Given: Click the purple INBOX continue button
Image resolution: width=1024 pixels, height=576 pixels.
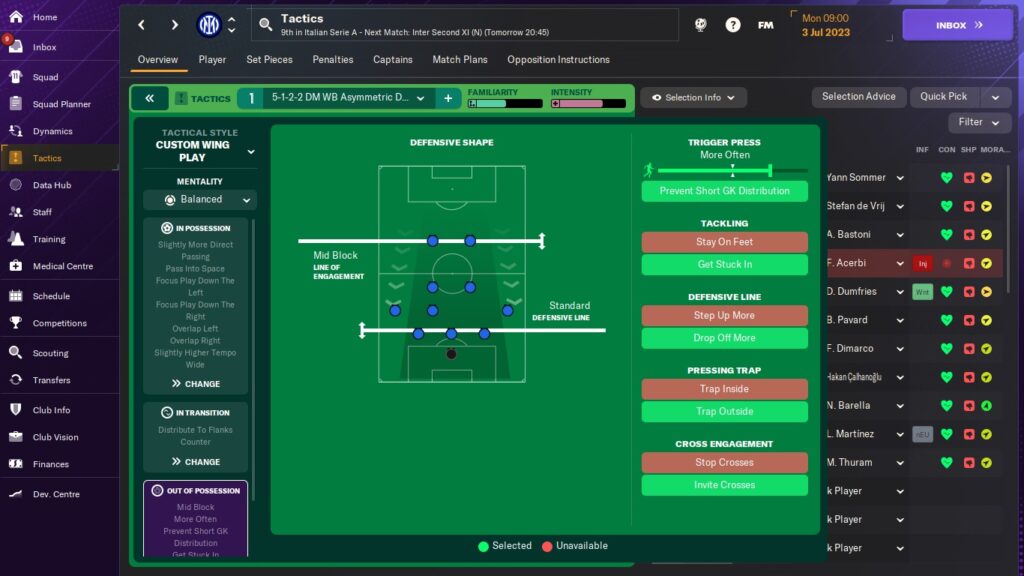Looking at the screenshot, I should (x=957, y=25).
